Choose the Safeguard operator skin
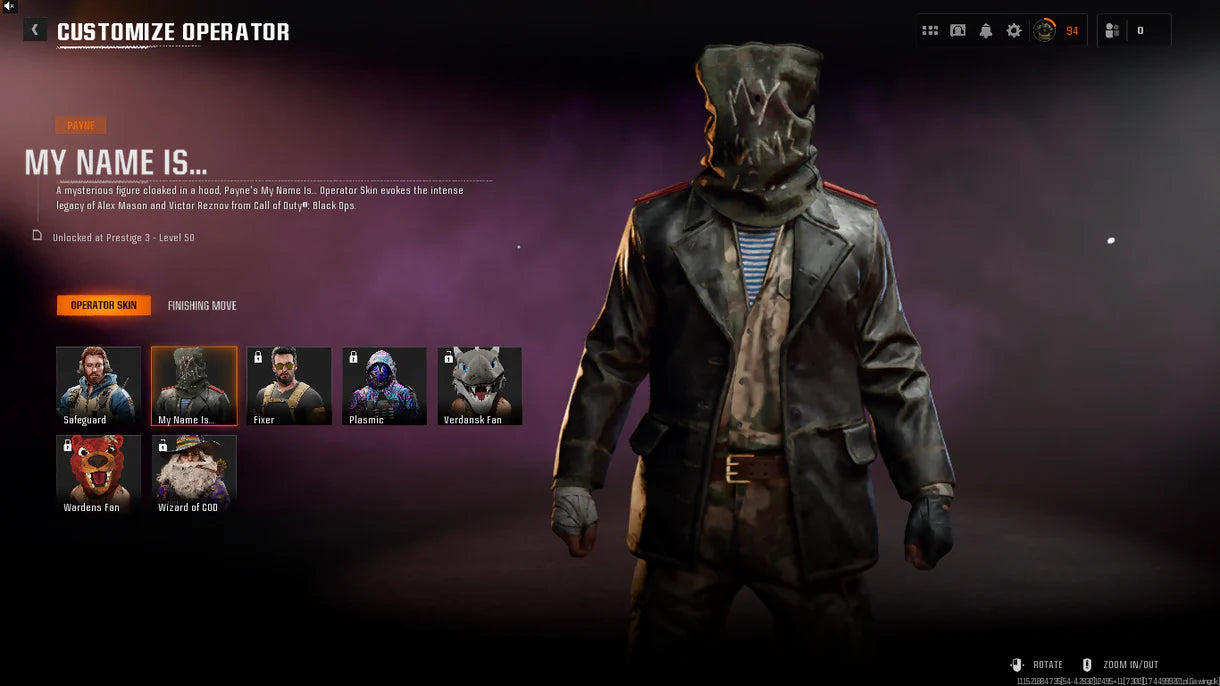Screen dimensions: 1220x686 coord(98,386)
